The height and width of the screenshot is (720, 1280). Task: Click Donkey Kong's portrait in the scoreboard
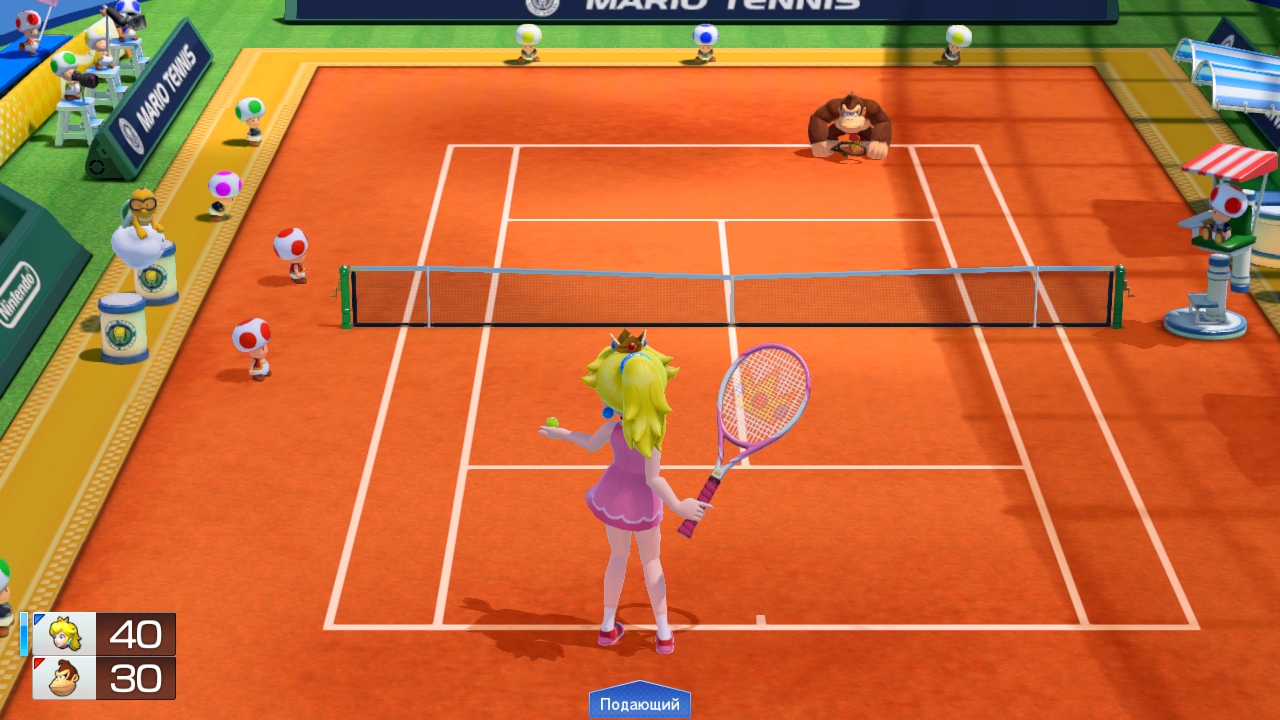point(65,678)
